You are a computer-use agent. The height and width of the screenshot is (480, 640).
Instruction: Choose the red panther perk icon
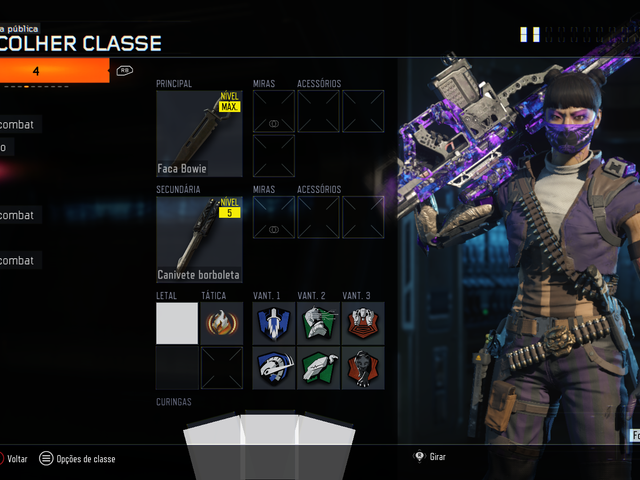(x=362, y=367)
